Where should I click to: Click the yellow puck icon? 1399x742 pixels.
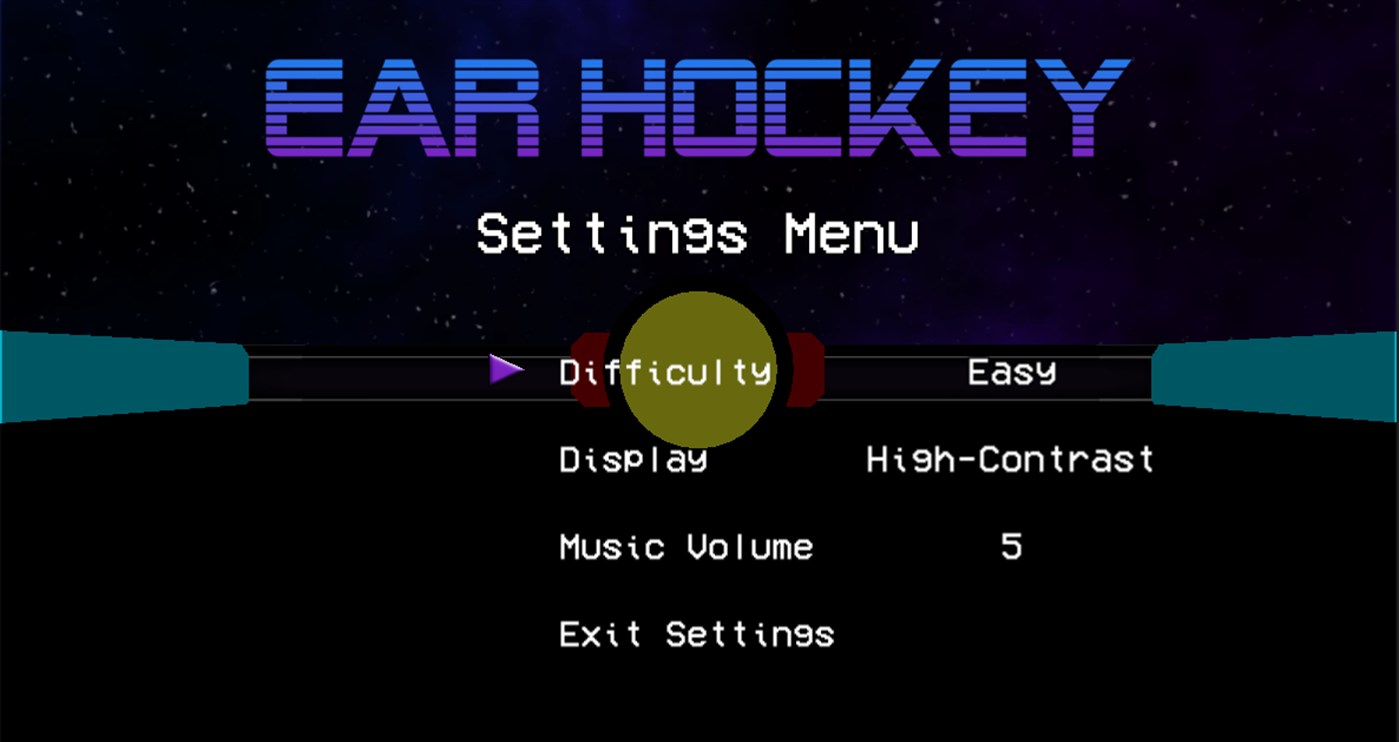pyautogui.click(x=698, y=368)
